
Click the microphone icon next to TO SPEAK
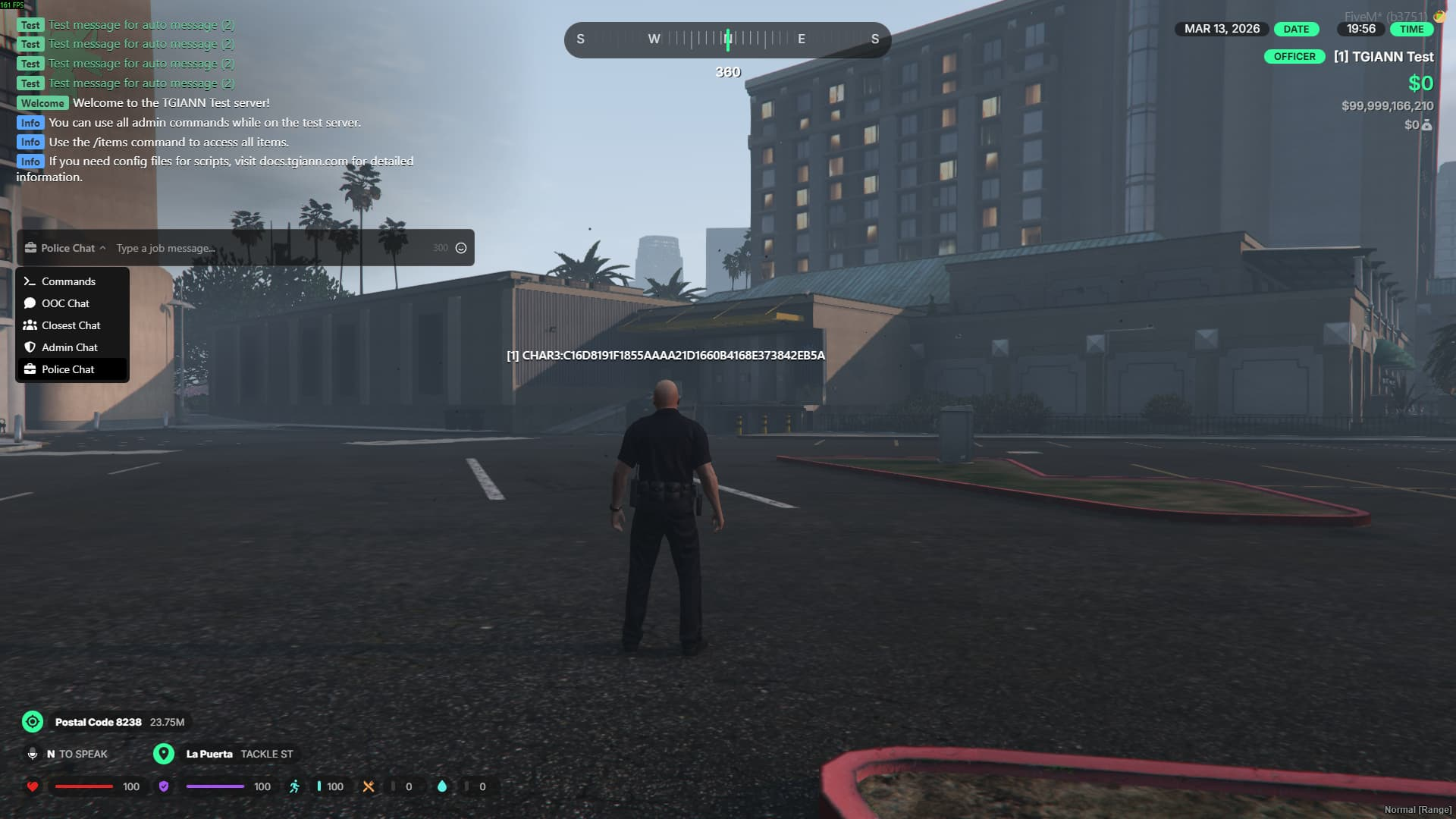32,754
